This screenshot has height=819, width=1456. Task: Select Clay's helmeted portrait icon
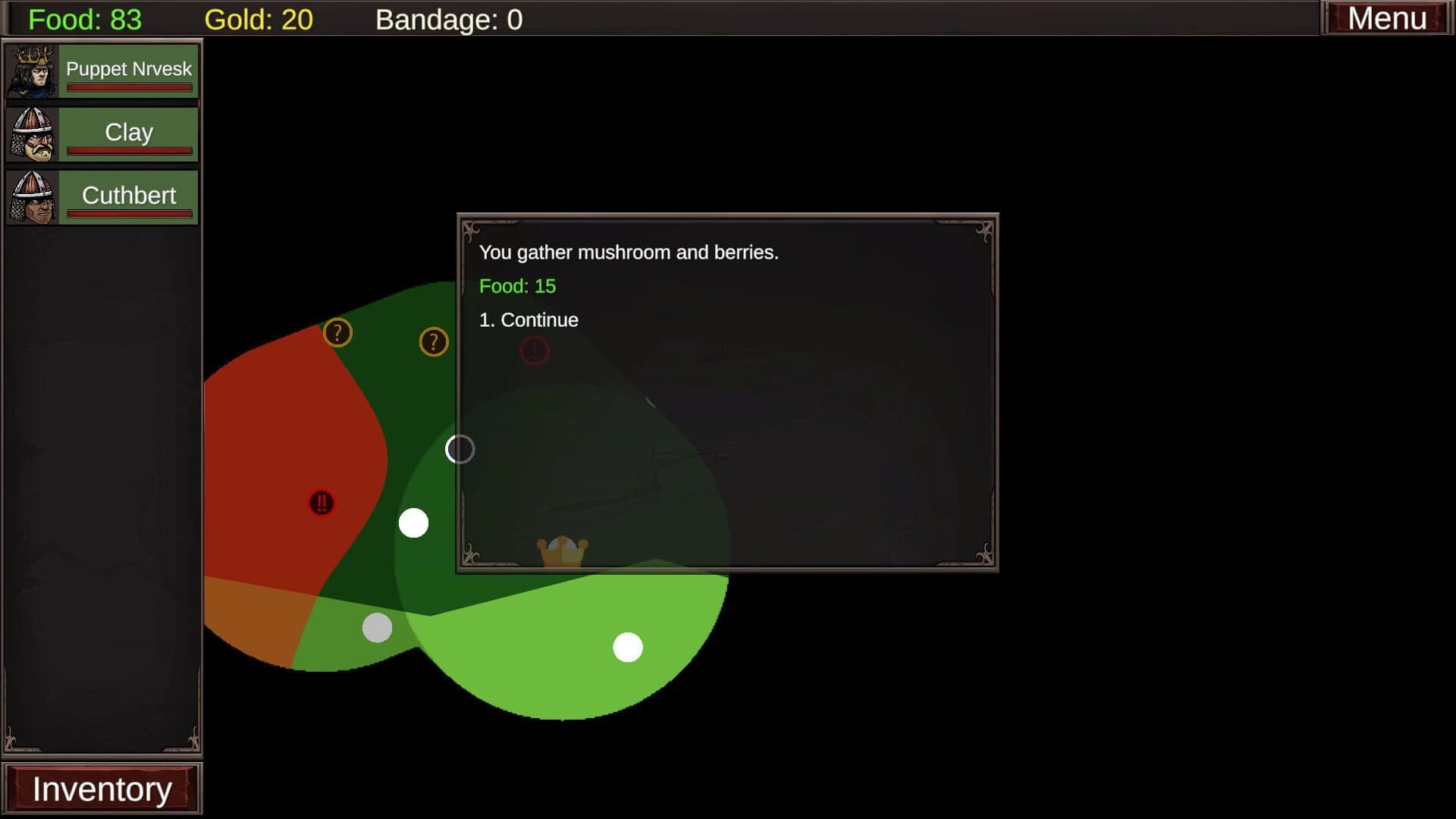tap(32, 133)
